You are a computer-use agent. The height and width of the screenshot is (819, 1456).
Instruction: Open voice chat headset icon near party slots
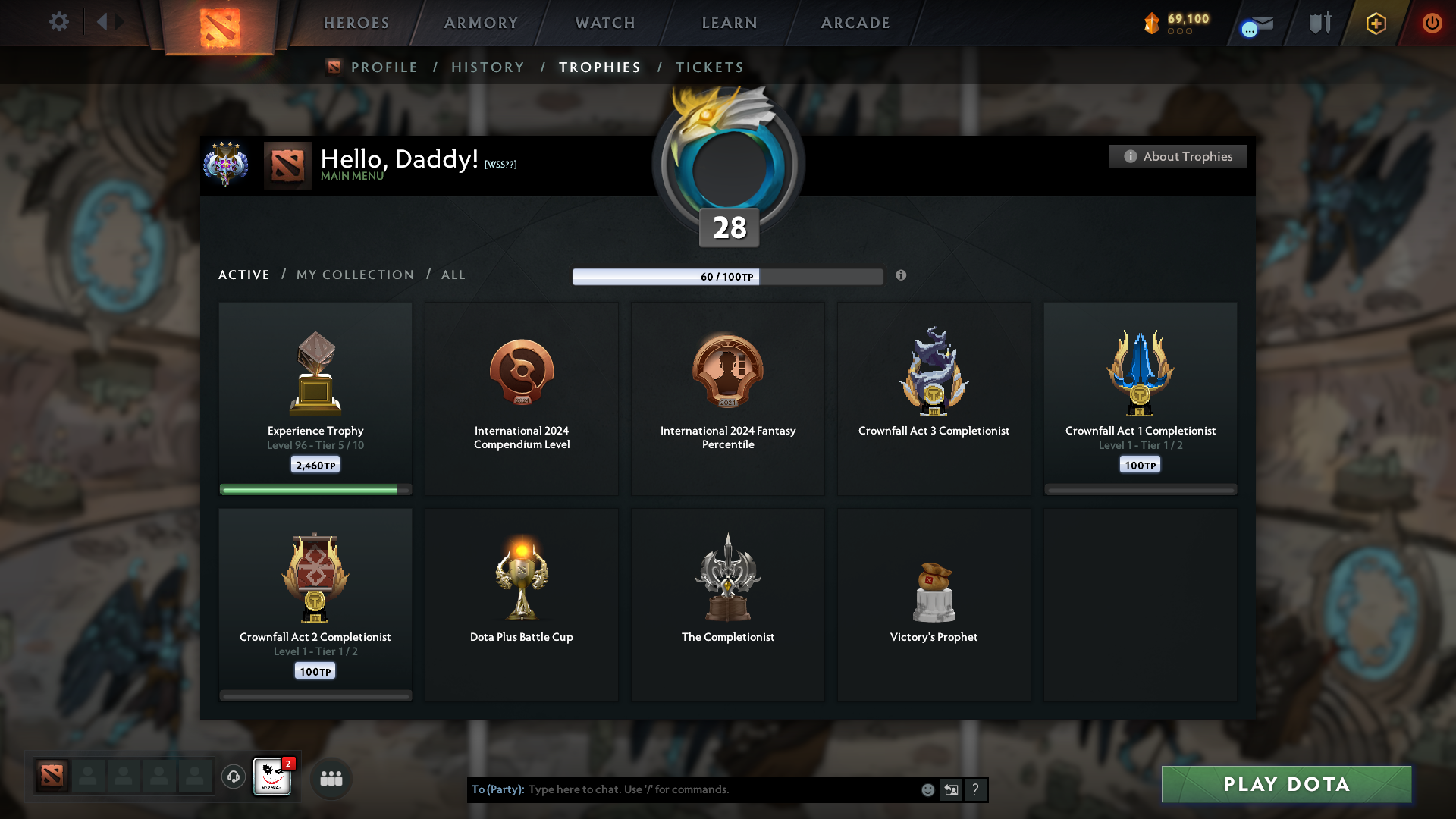(x=233, y=777)
